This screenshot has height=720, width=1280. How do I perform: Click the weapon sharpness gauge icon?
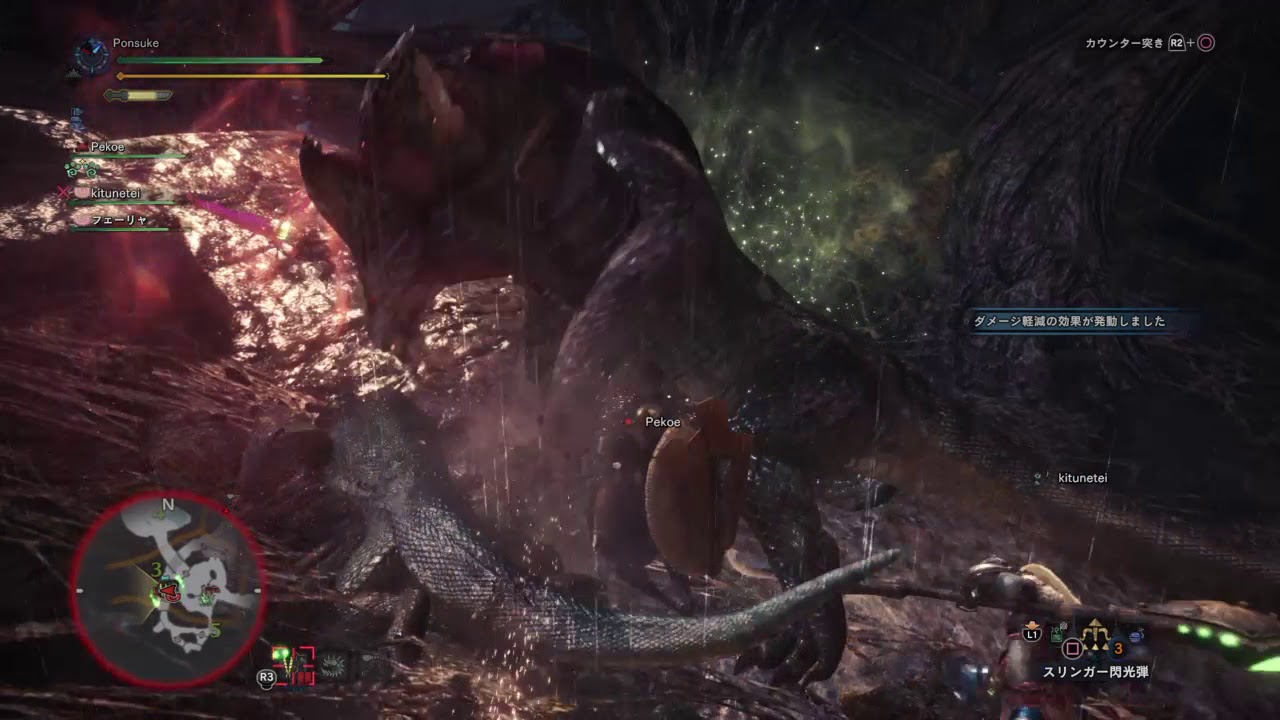point(138,96)
